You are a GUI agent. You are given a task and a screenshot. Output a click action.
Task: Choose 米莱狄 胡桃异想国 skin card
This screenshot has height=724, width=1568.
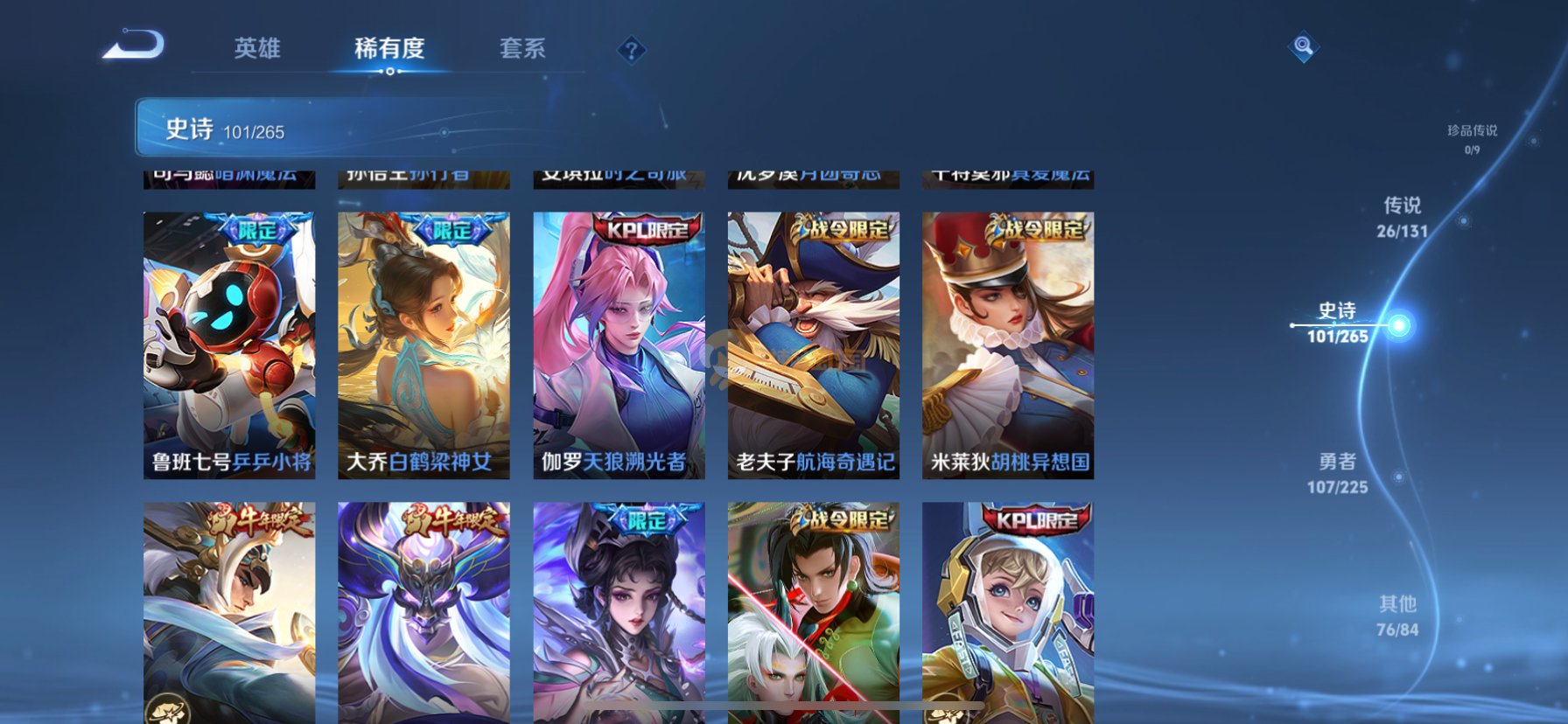coord(1007,345)
